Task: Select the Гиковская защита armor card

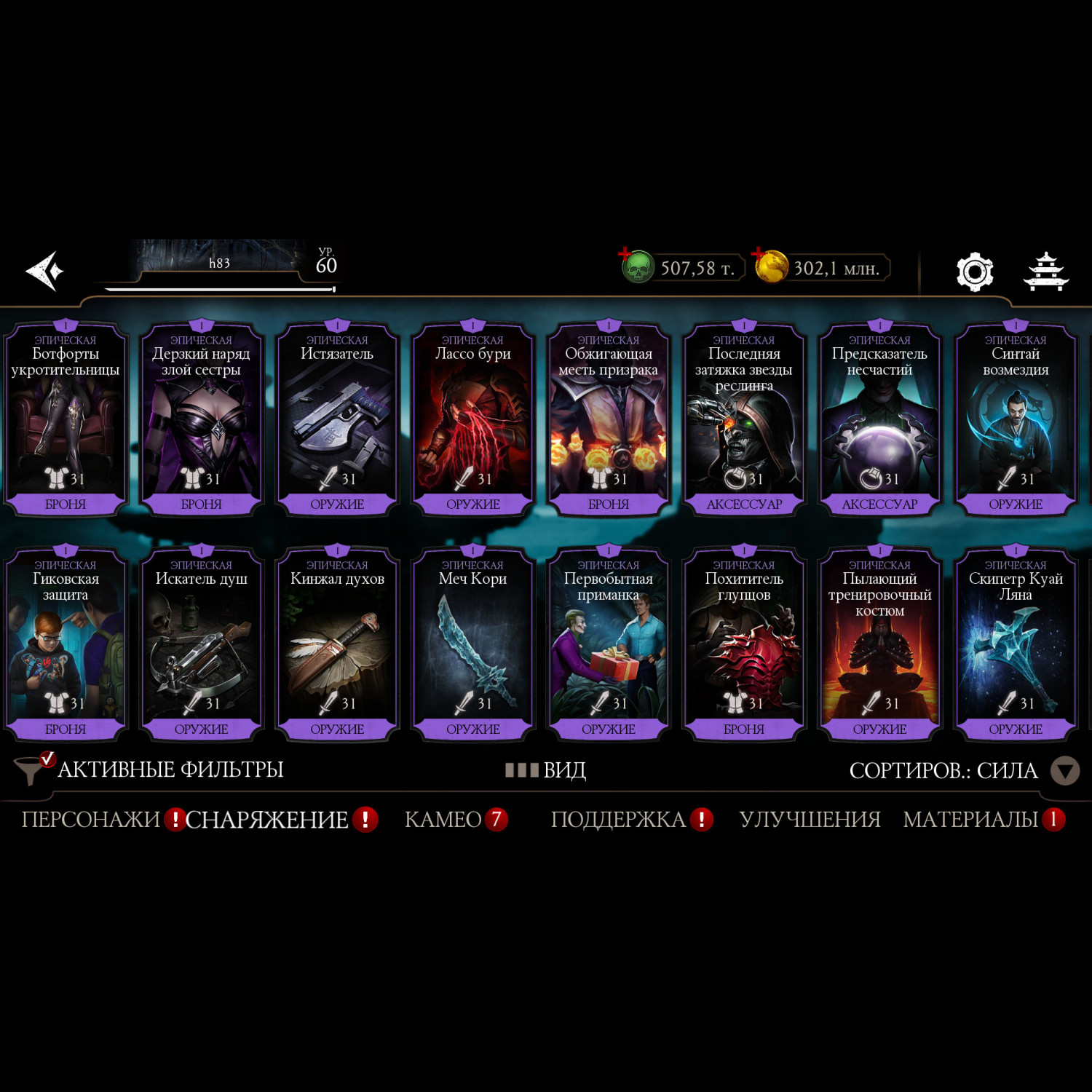Action: tap(66, 645)
